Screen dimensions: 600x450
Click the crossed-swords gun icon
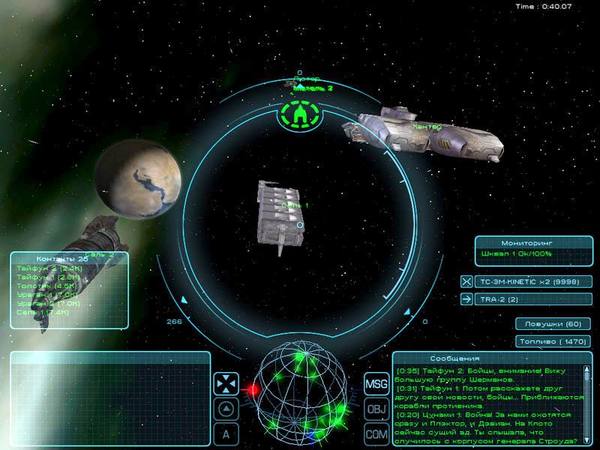[x=466, y=282]
